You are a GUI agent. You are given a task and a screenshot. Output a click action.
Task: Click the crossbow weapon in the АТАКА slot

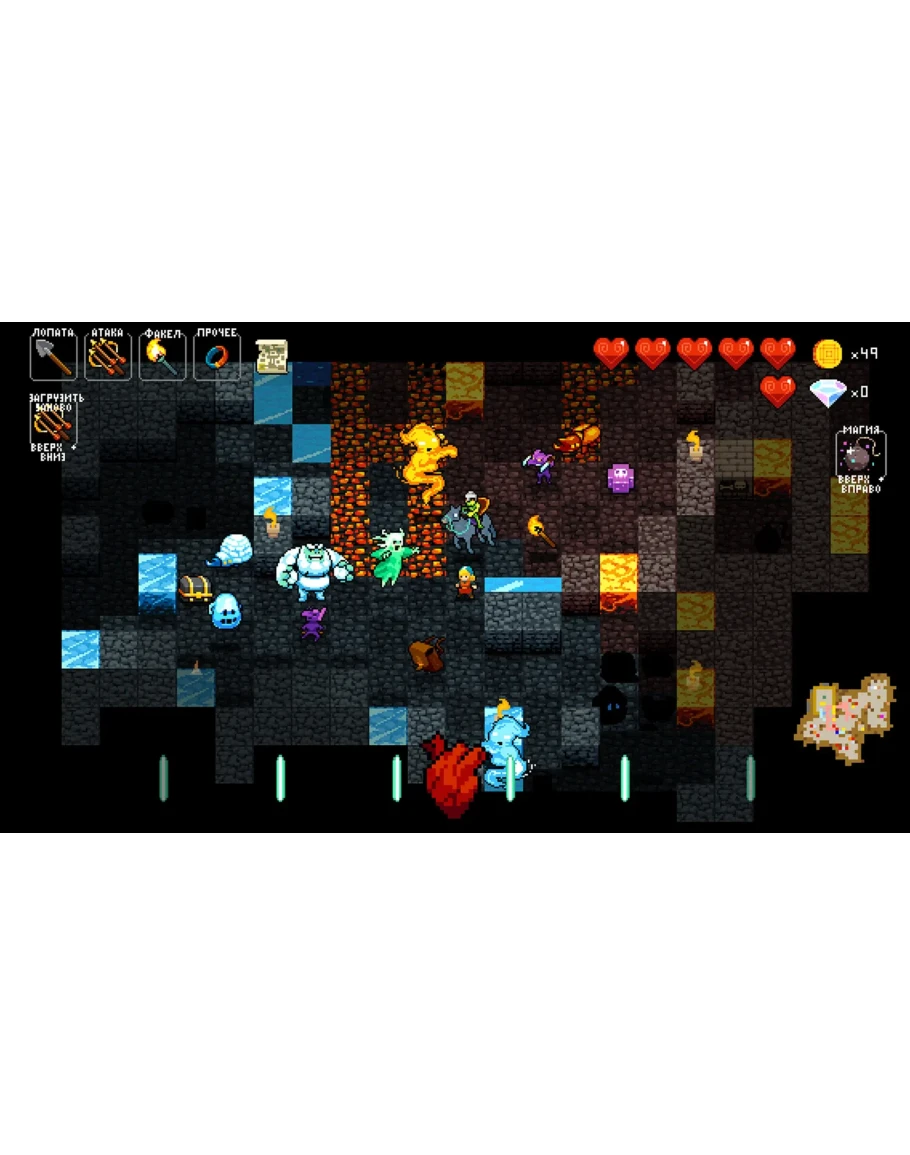tap(108, 356)
